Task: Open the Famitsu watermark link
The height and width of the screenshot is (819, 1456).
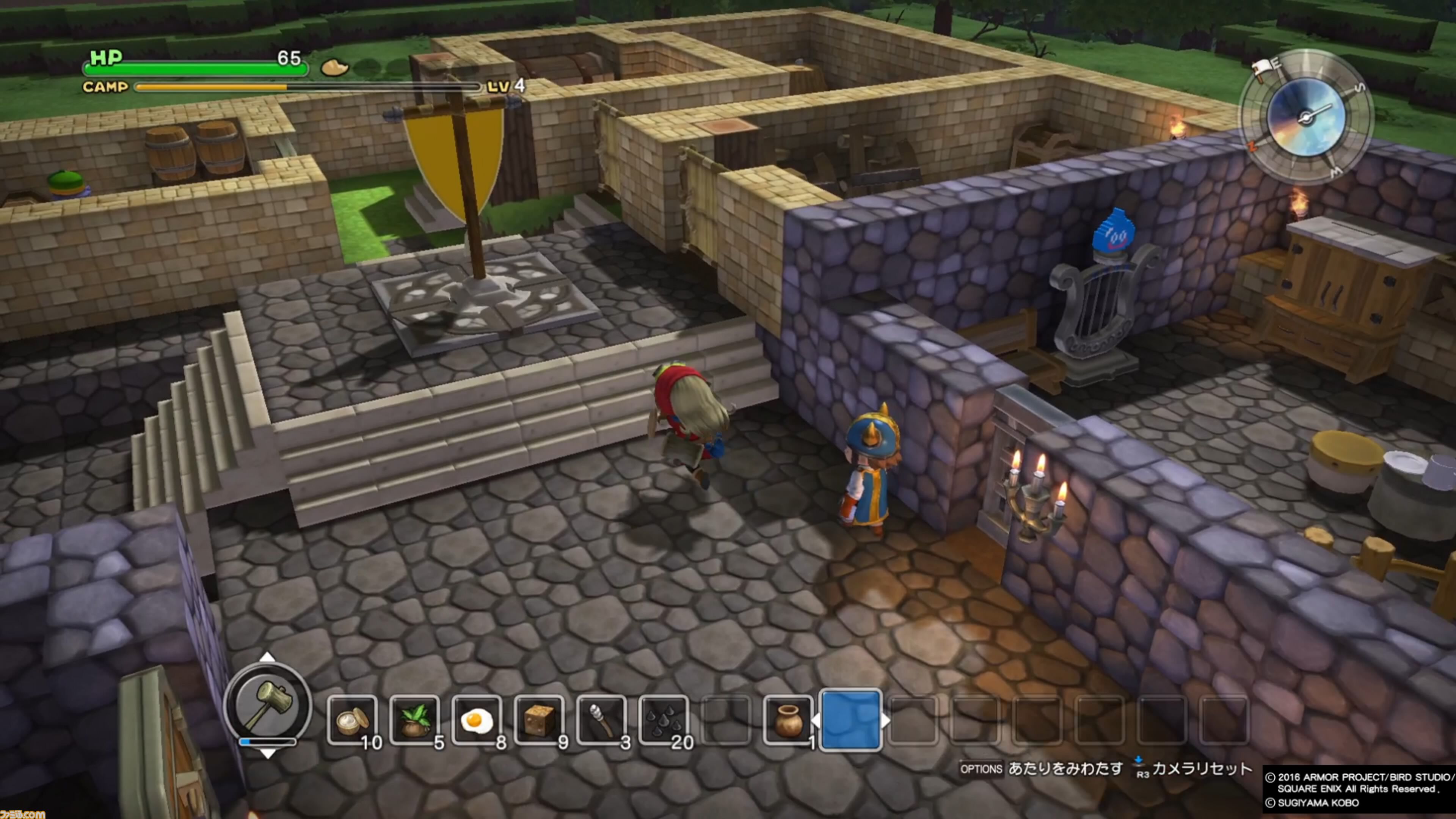Action: (23, 814)
